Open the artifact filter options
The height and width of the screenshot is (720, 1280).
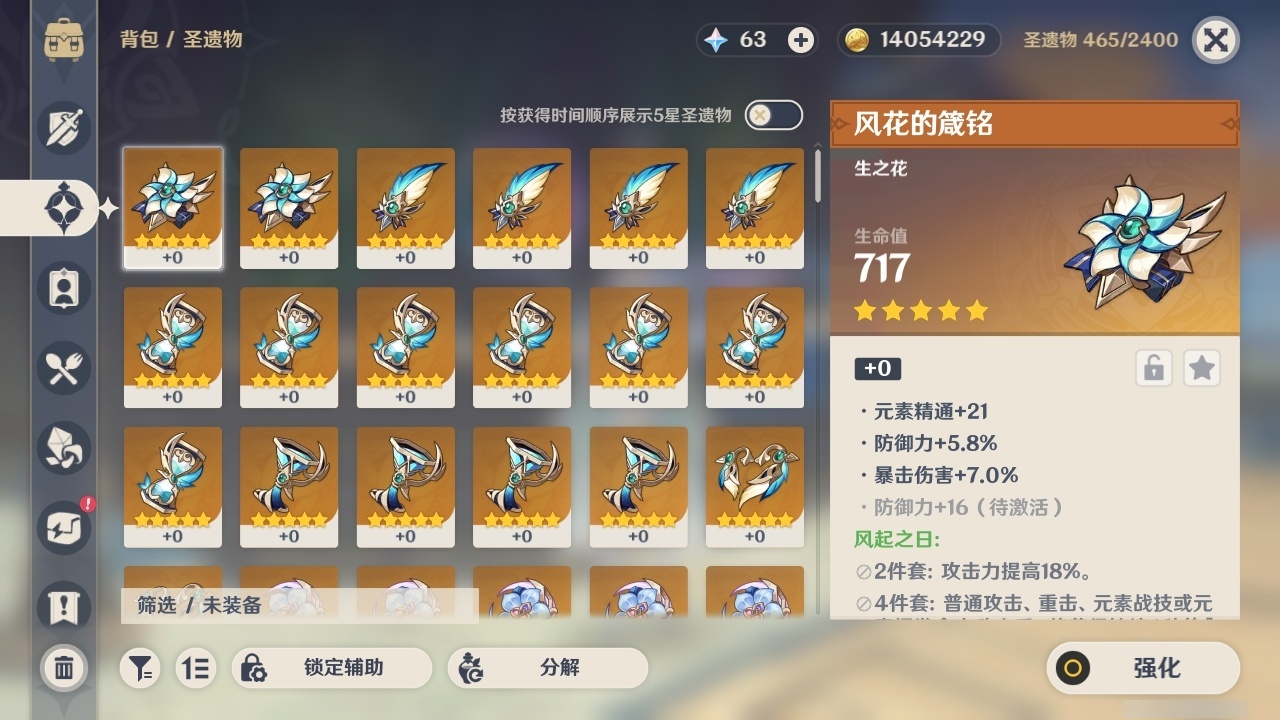(x=140, y=668)
